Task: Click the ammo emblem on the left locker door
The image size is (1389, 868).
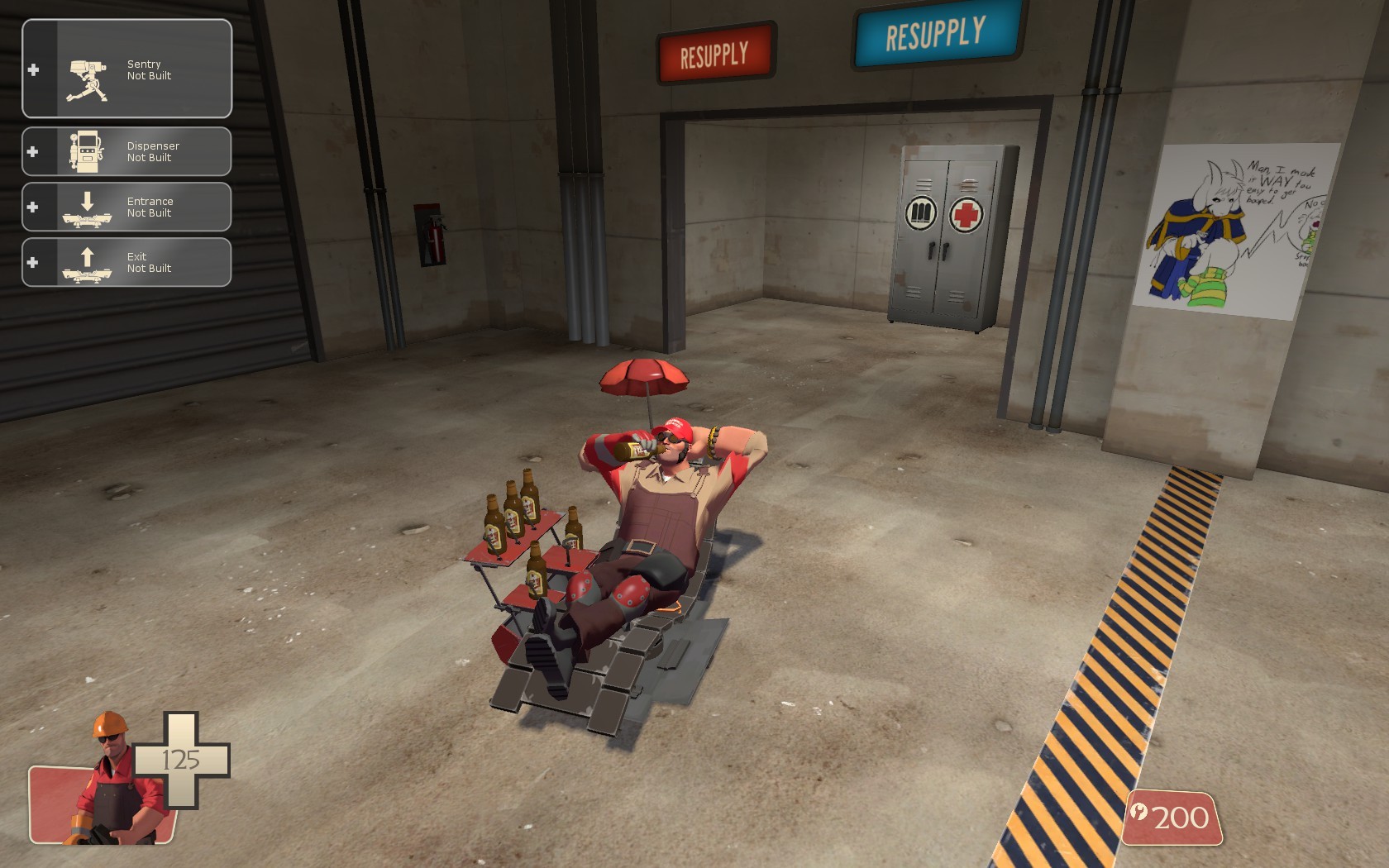Action: coord(920,213)
